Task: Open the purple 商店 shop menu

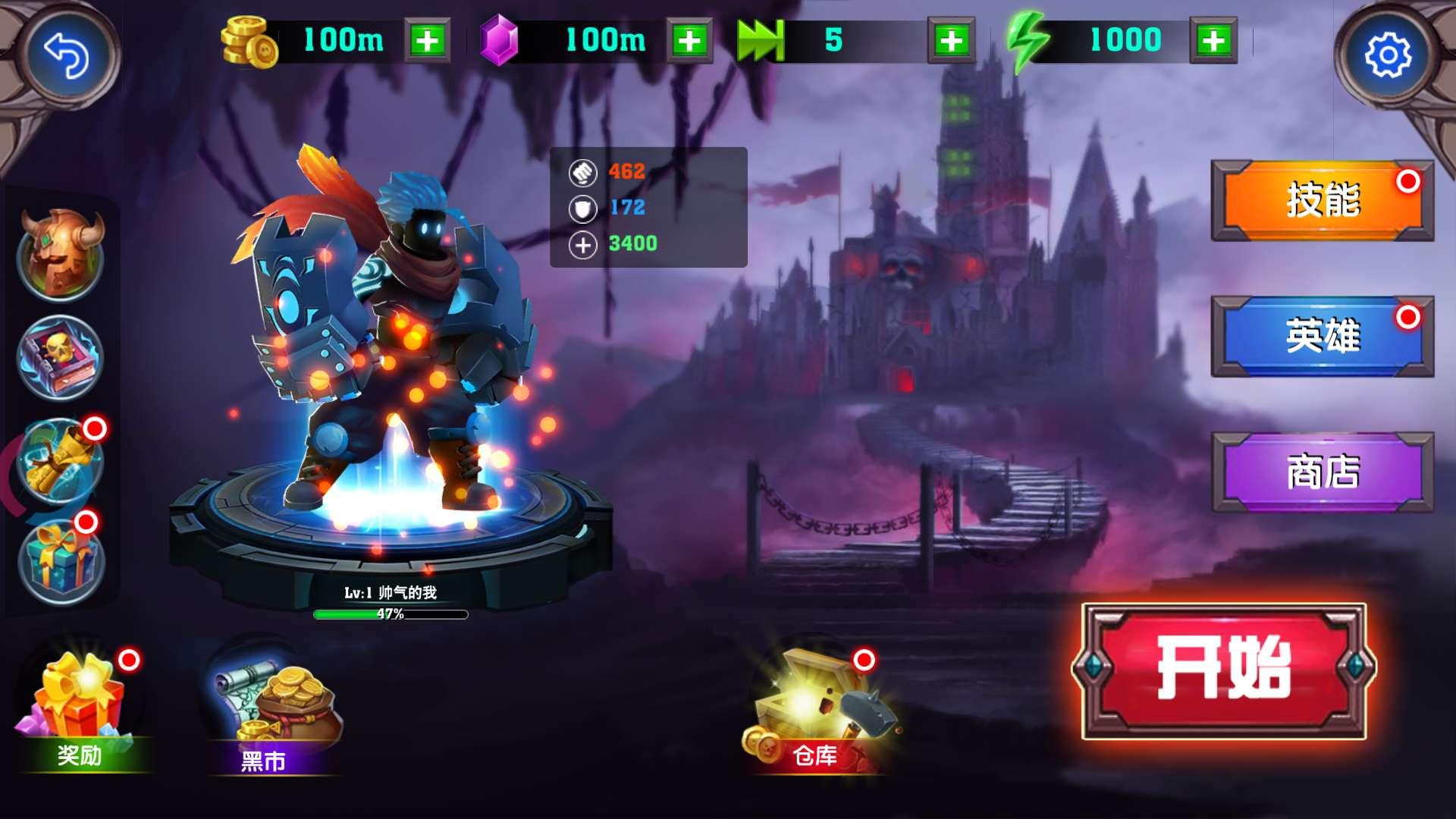Action: (x=1322, y=472)
